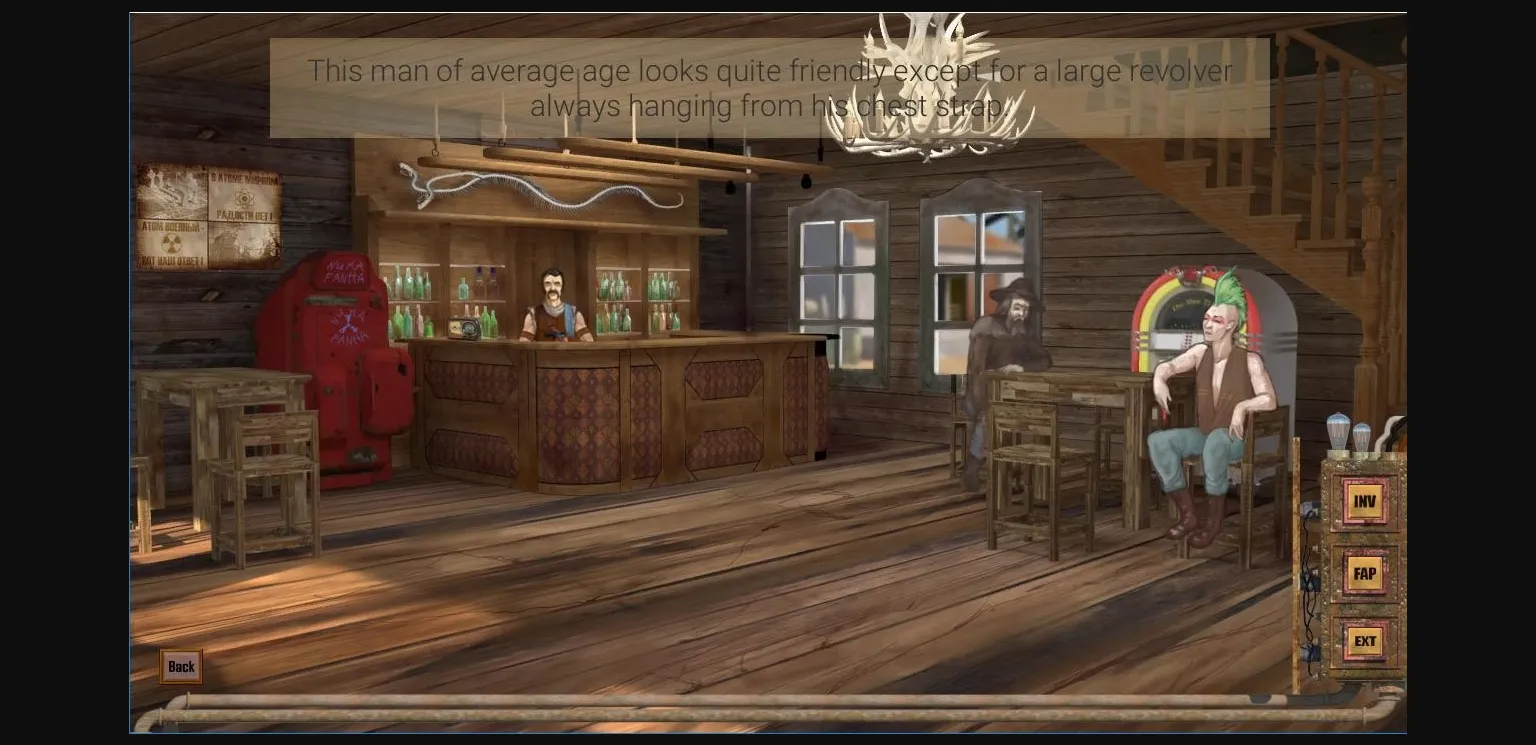Open the INV inventory panel
This screenshot has width=1536, height=745.
click(x=1364, y=502)
